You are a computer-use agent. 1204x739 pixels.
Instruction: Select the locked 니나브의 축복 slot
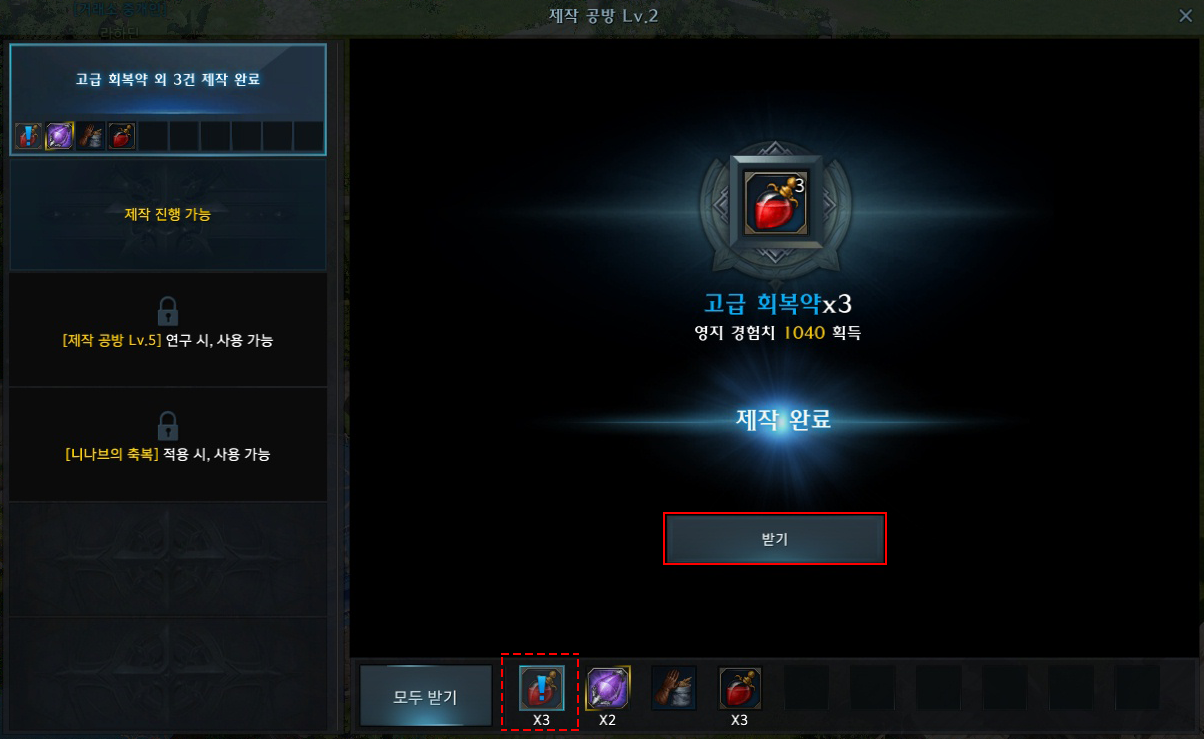click(x=168, y=443)
